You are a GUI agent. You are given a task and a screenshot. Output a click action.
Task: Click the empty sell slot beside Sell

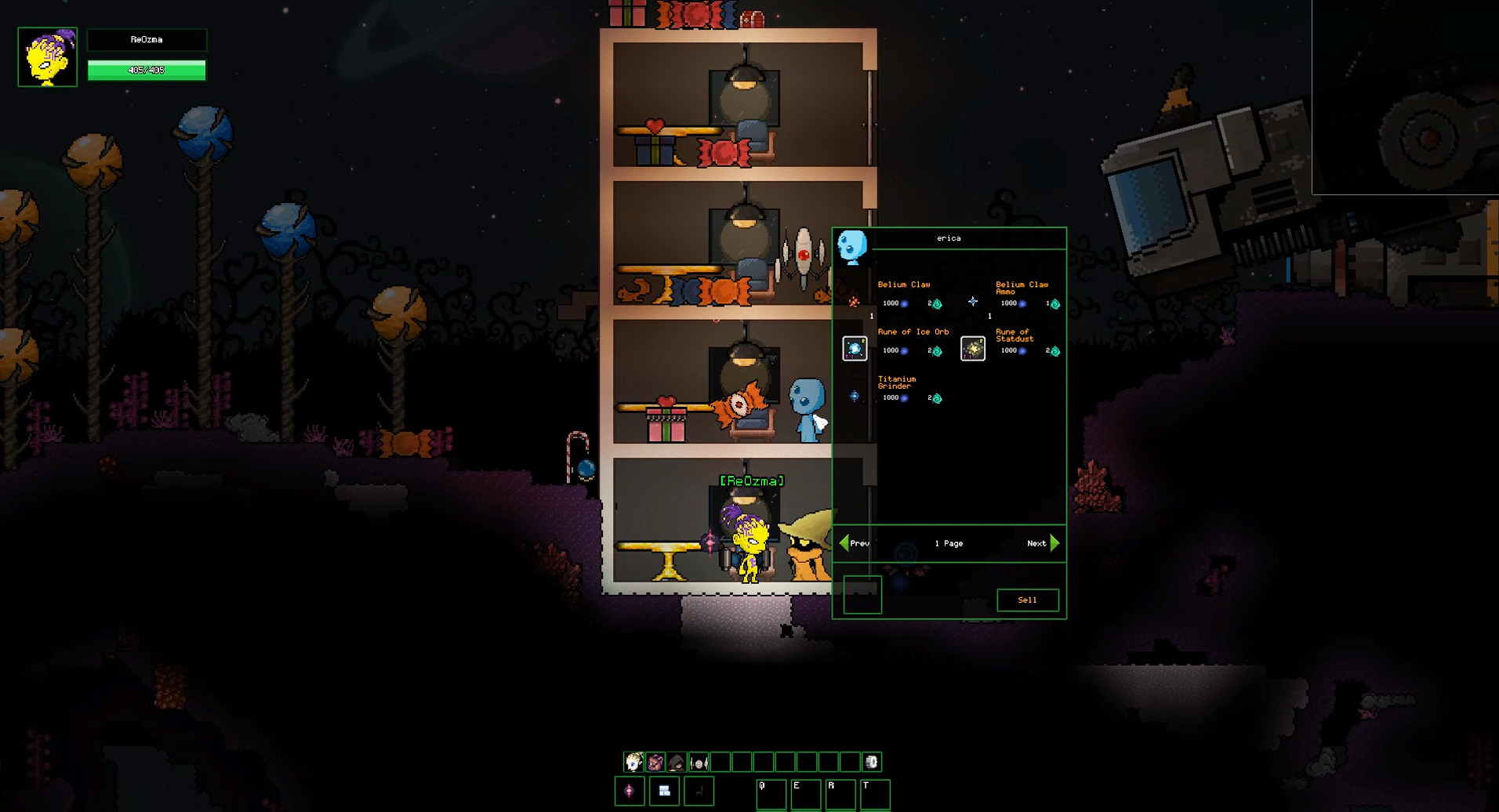pos(862,594)
